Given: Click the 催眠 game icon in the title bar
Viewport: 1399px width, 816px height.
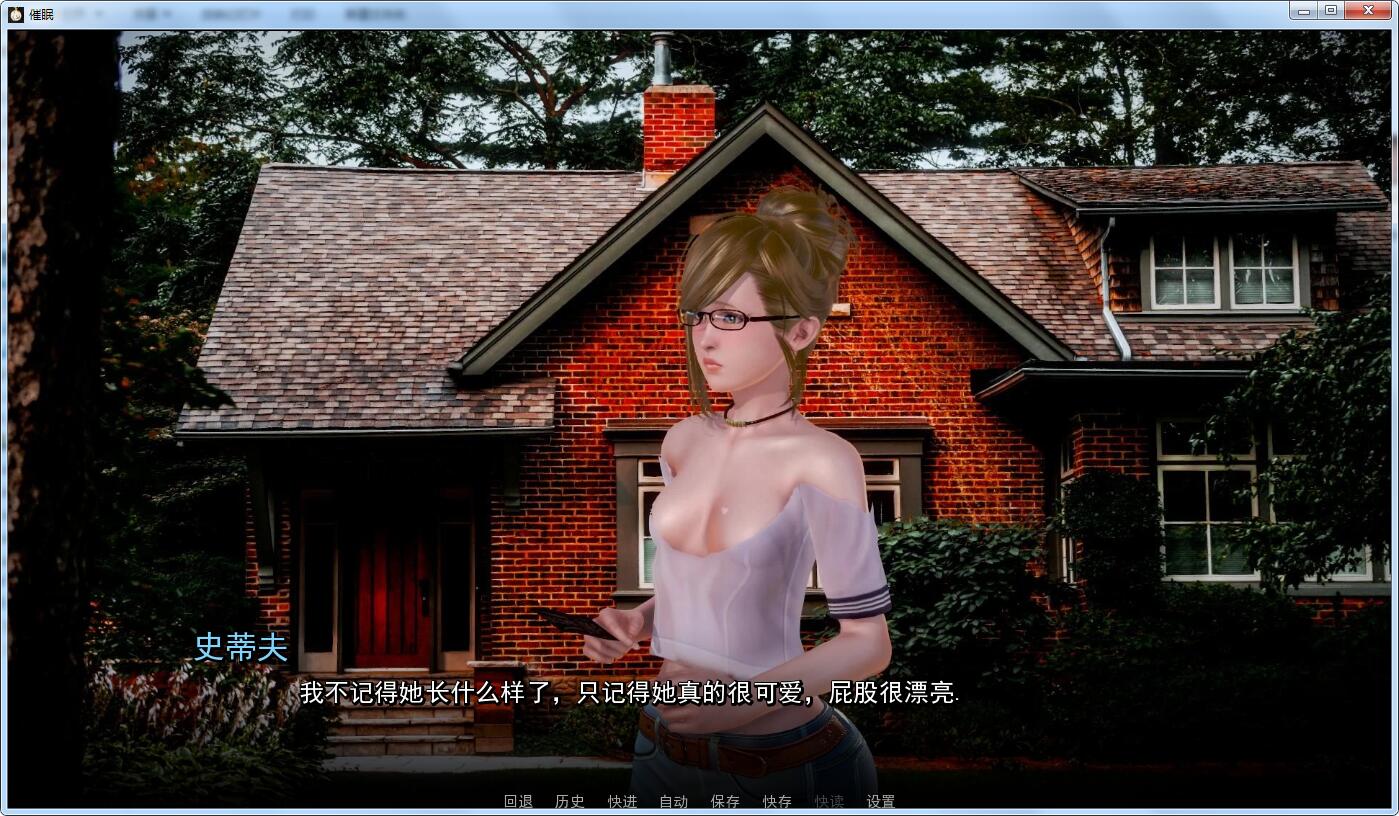Looking at the screenshot, I should click(x=13, y=11).
